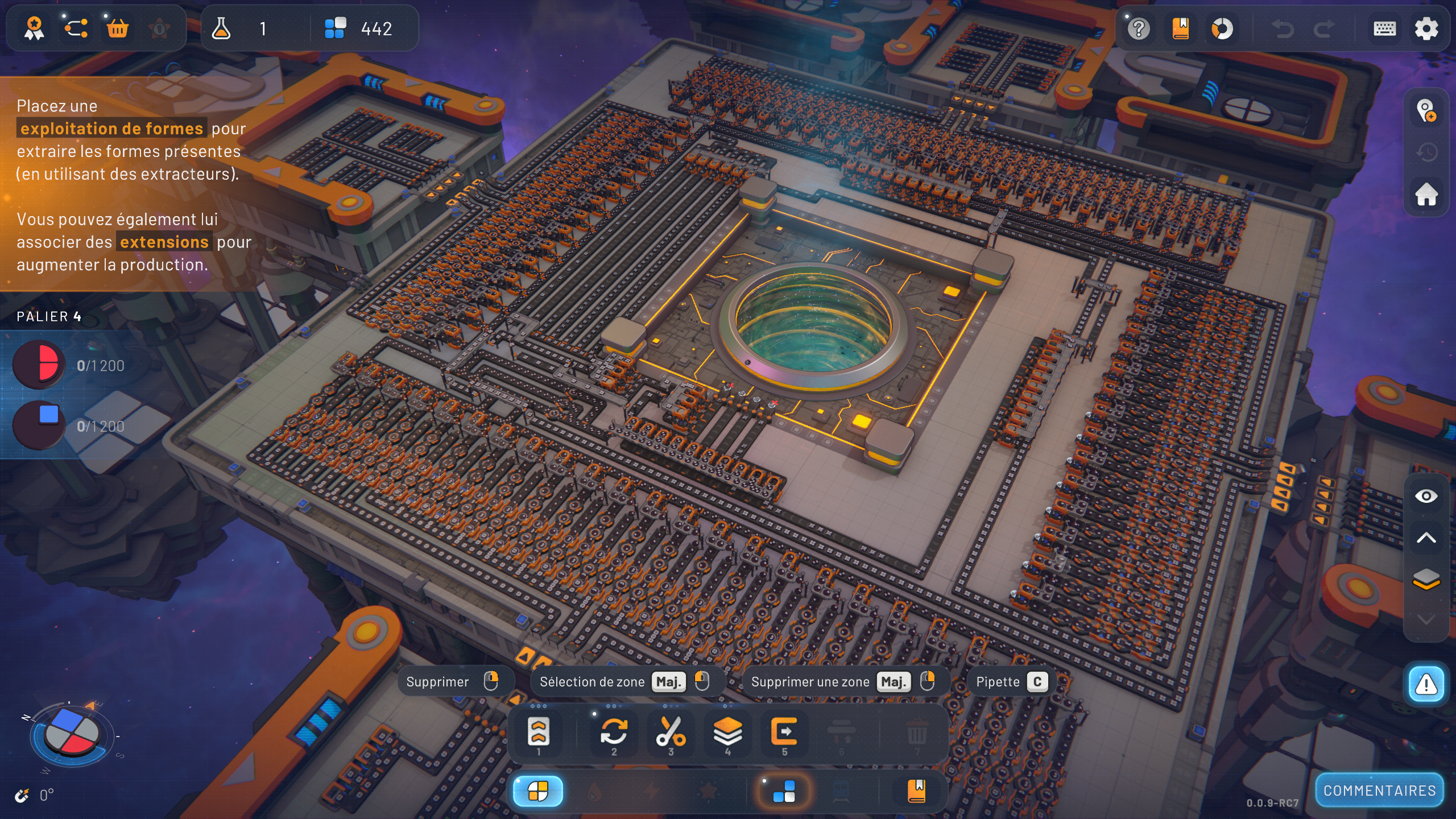
Task: Click the keyboard shortcuts icon
Action: click(1384, 29)
